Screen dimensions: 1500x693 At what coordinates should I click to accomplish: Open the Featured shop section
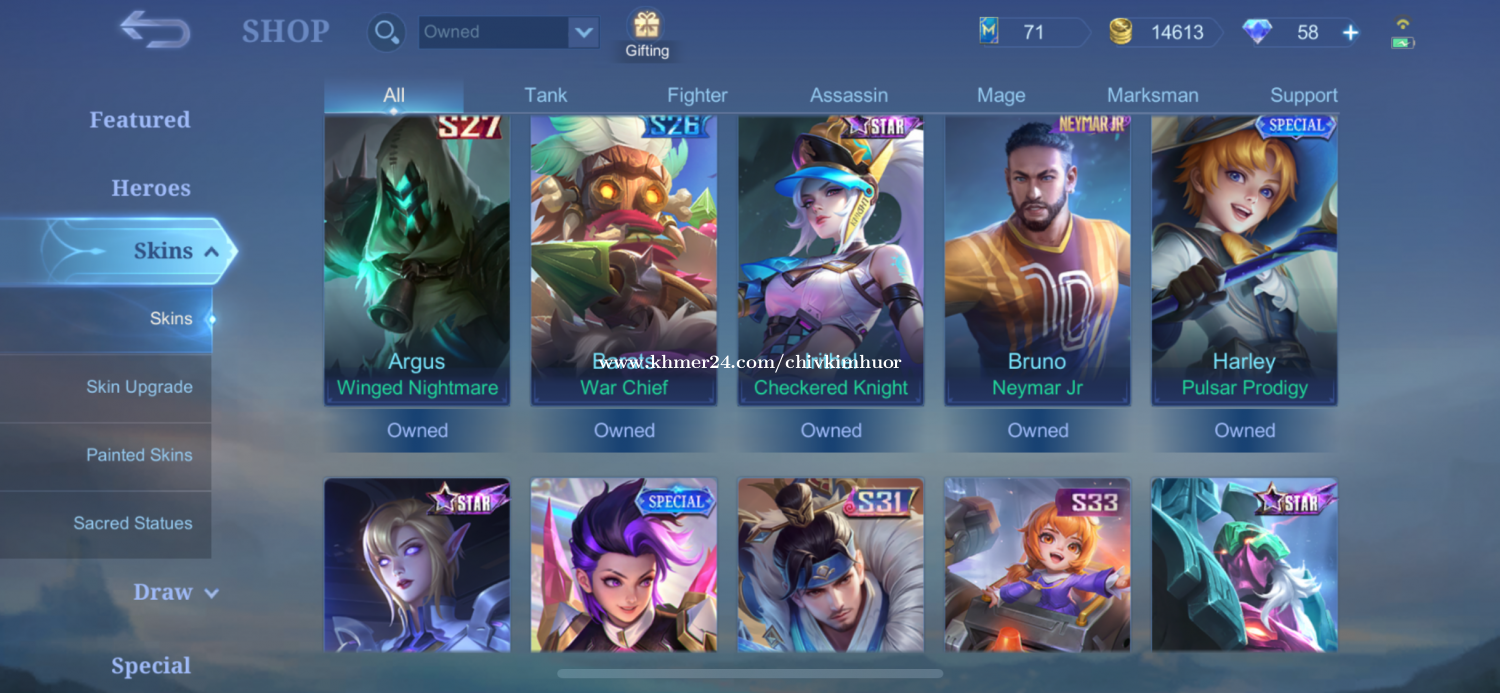pos(140,120)
